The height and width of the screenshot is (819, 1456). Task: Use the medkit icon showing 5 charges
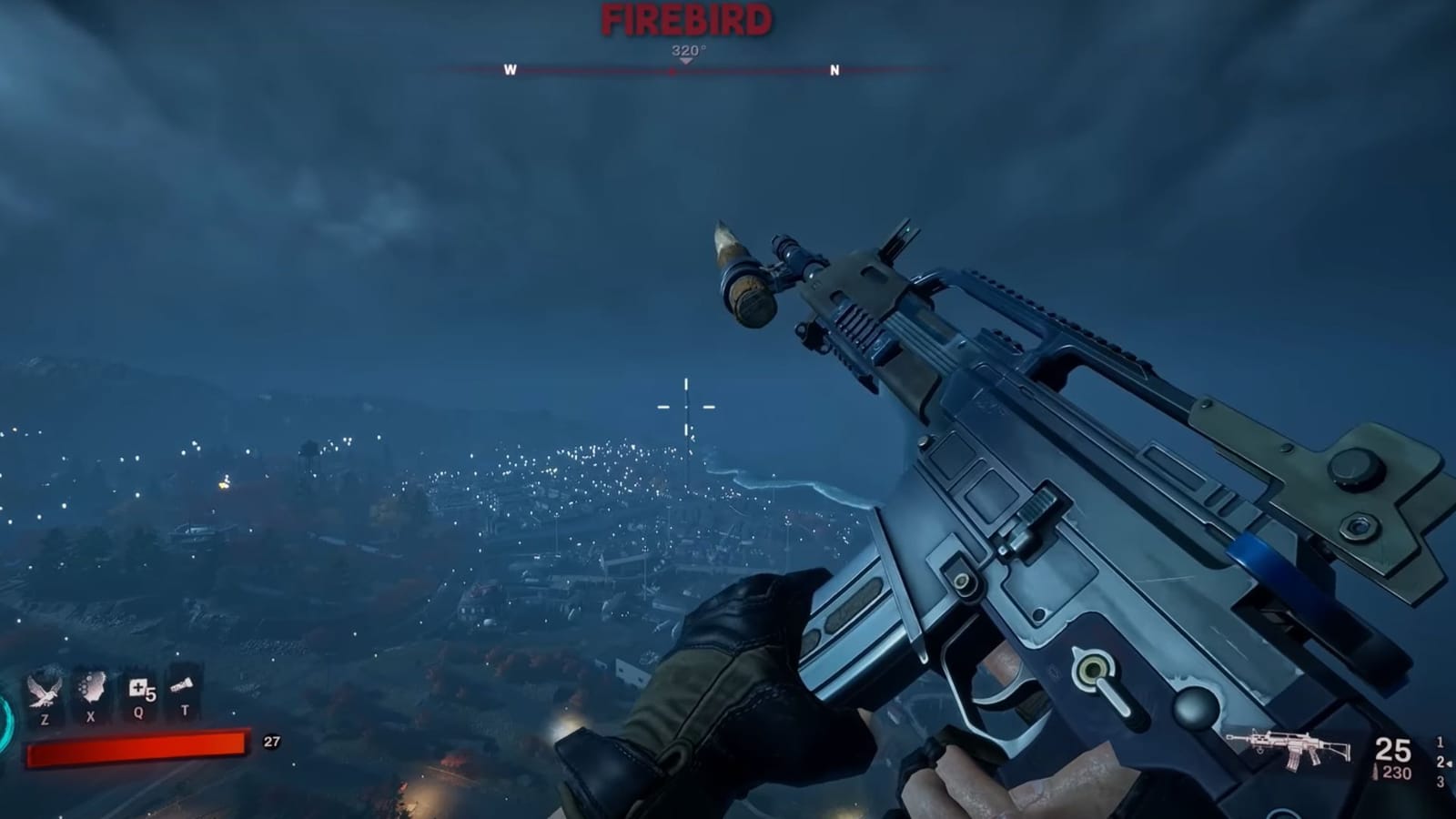(x=139, y=689)
